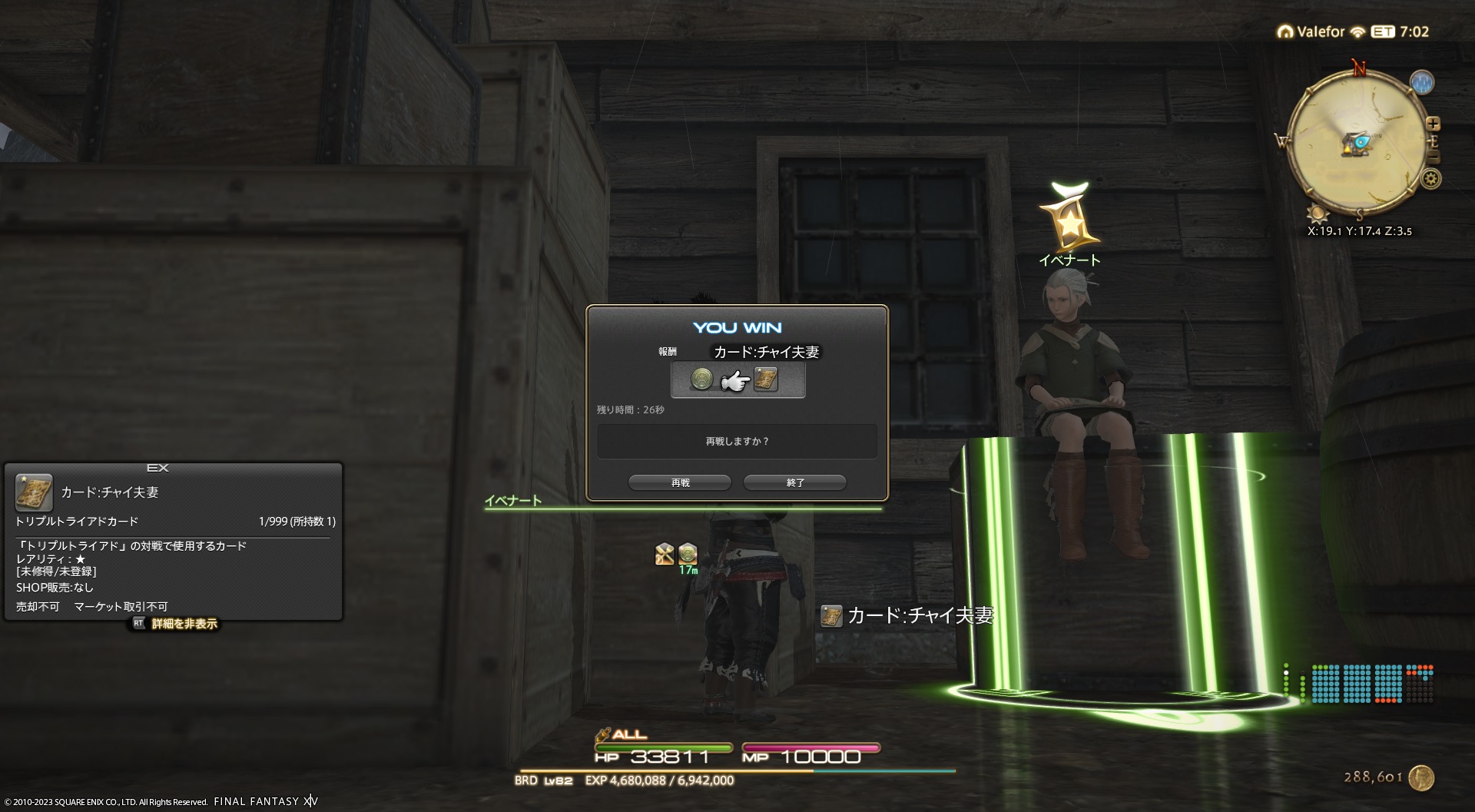The height and width of the screenshot is (812, 1475).
Task: Select the crossed-tools status buff icon
Action: 665,553
